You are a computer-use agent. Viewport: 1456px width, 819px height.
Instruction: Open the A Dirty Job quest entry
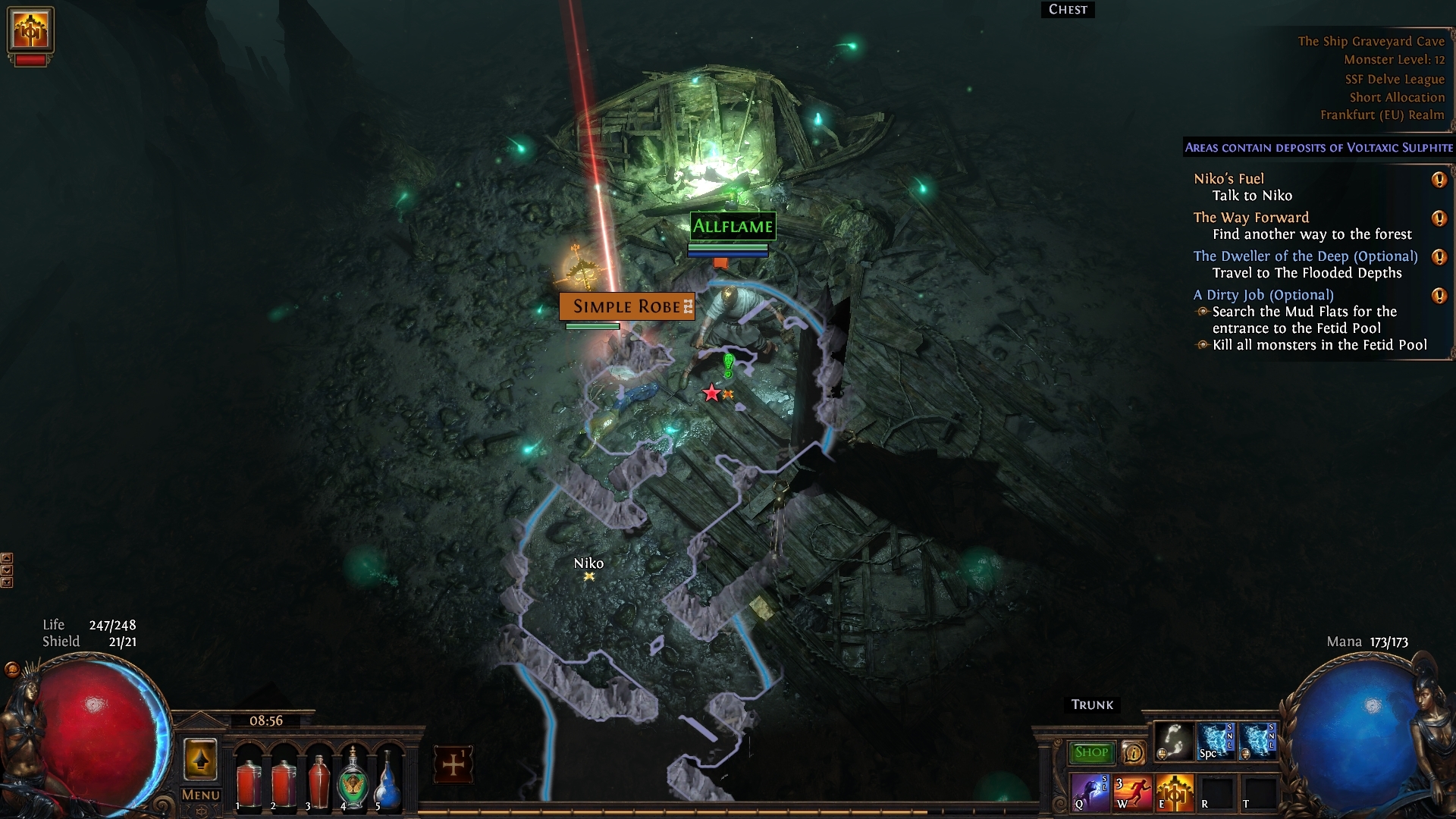pyautogui.click(x=1263, y=295)
